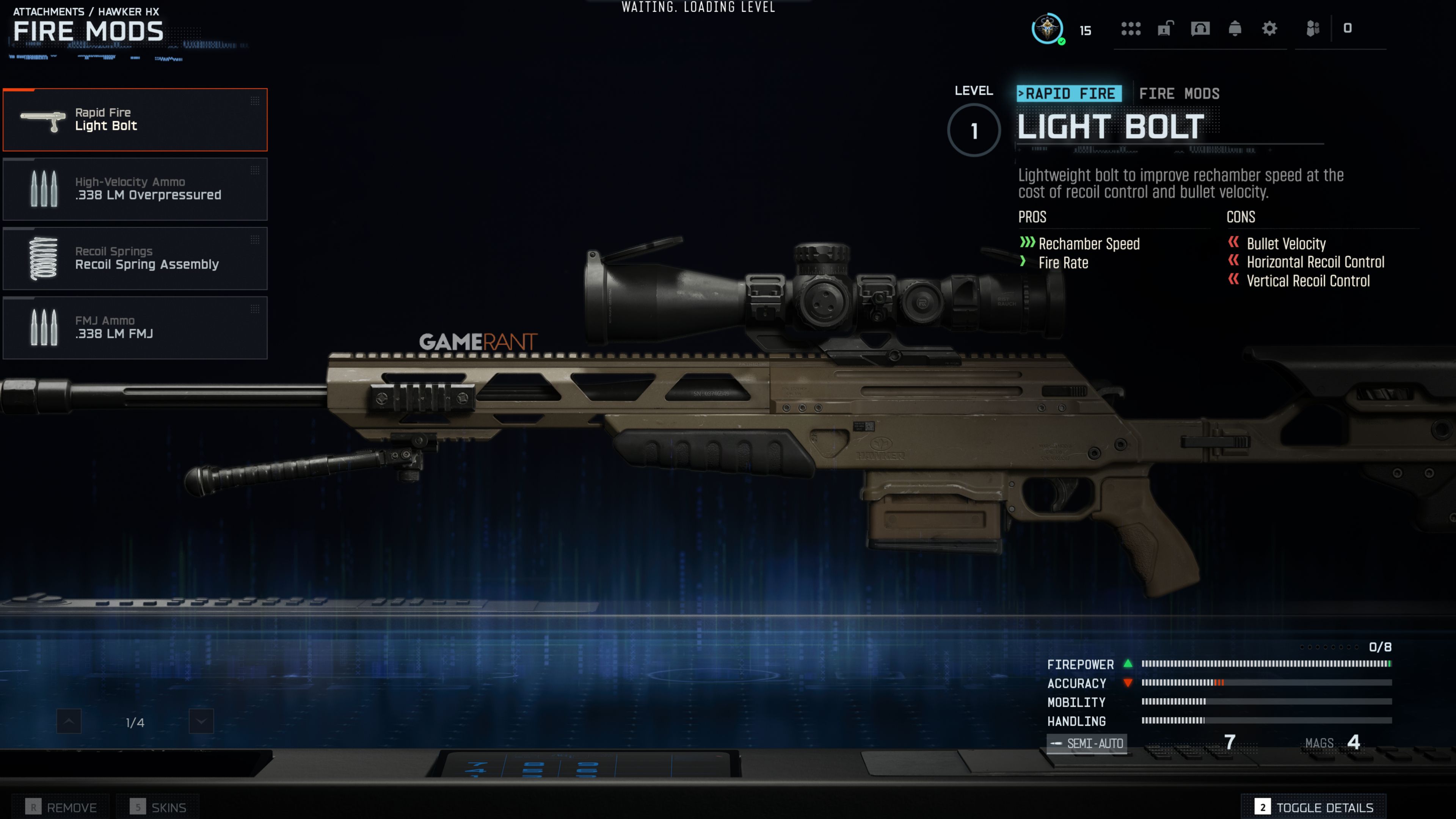Viewport: 1456px width, 819px height.
Task: Open the headset voice chat icon
Action: tap(1200, 28)
